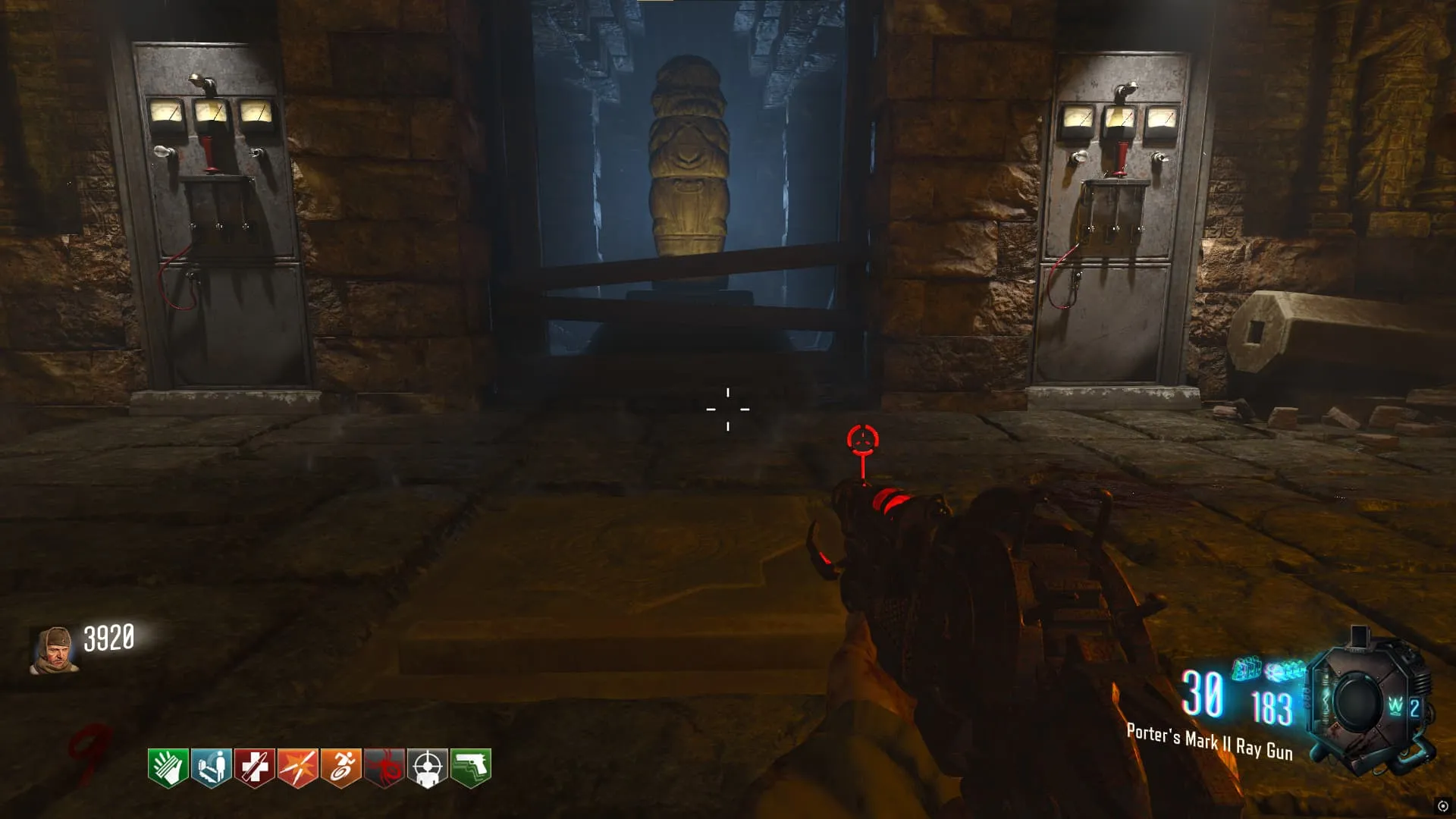Select the Double Tap perk icon
The image size is (1456, 819).
click(x=297, y=767)
